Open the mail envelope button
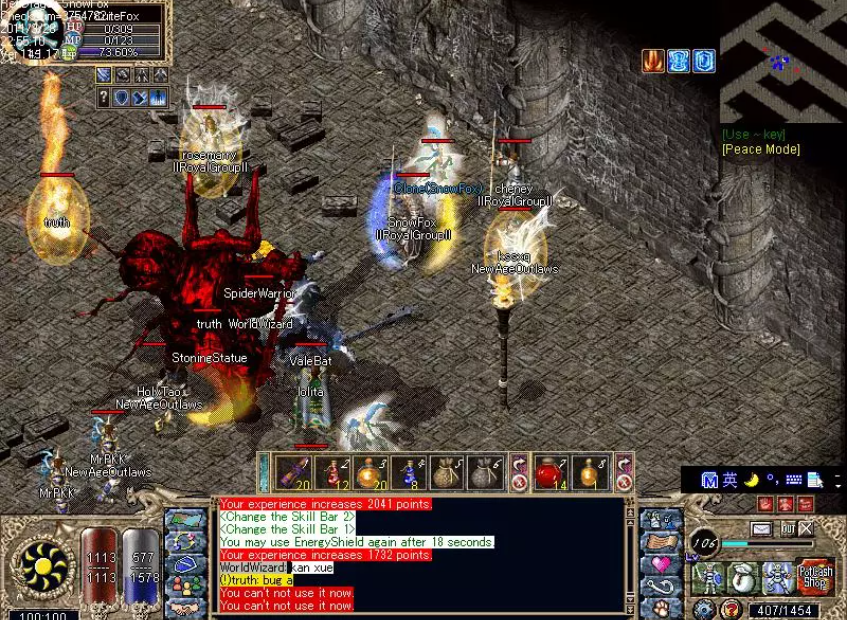This screenshot has height=620, width=848. coord(762,528)
